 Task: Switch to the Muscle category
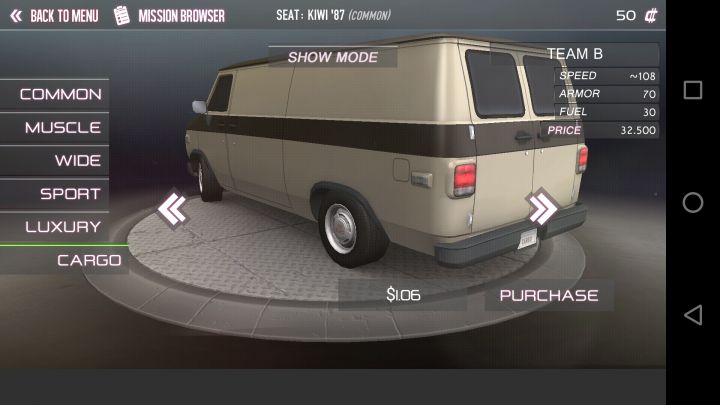[63, 128]
